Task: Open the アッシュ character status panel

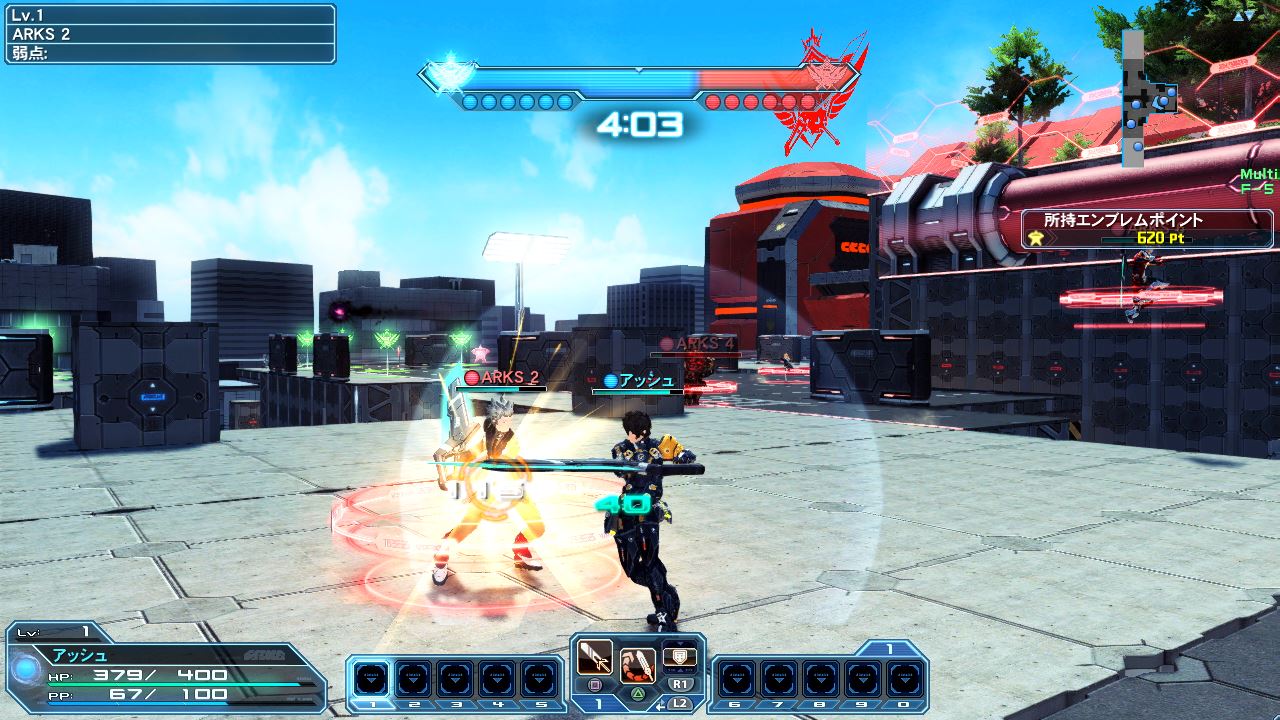Action: (165, 666)
